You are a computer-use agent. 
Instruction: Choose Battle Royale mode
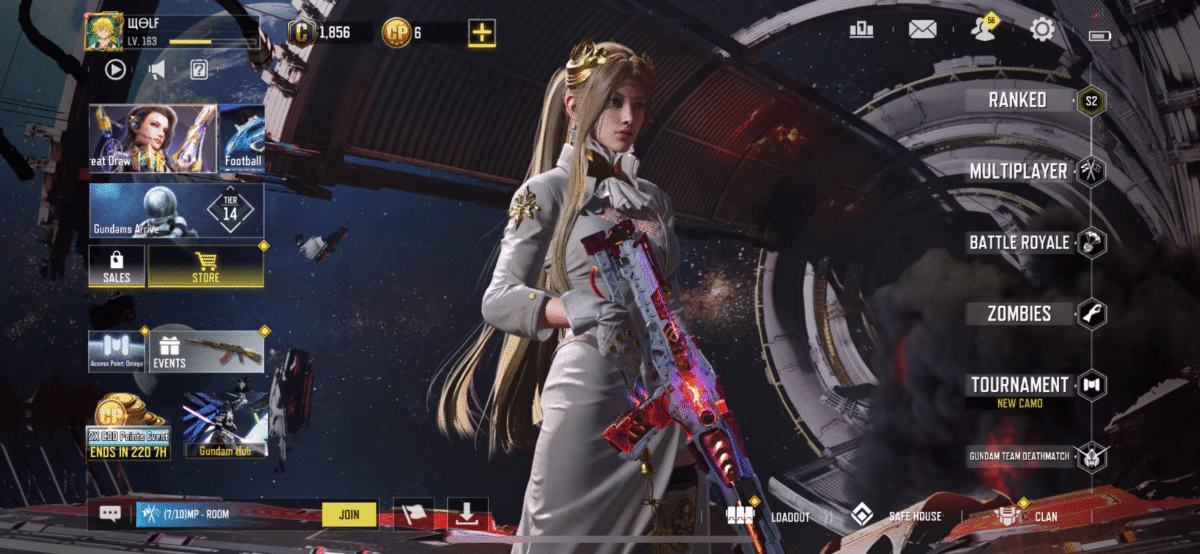[1019, 242]
